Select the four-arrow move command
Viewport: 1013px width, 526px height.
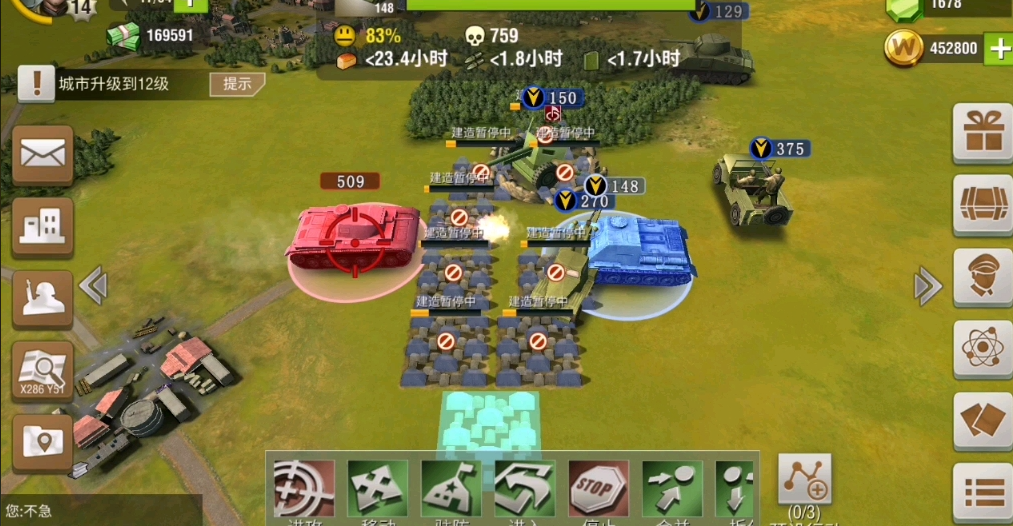point(377,488)
